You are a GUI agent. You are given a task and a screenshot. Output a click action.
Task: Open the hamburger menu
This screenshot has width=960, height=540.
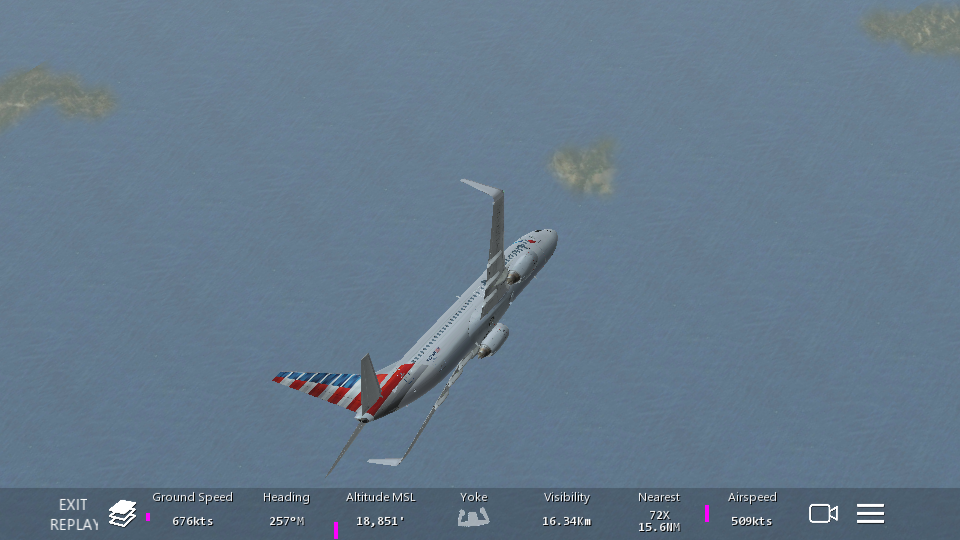pos(870,514)
